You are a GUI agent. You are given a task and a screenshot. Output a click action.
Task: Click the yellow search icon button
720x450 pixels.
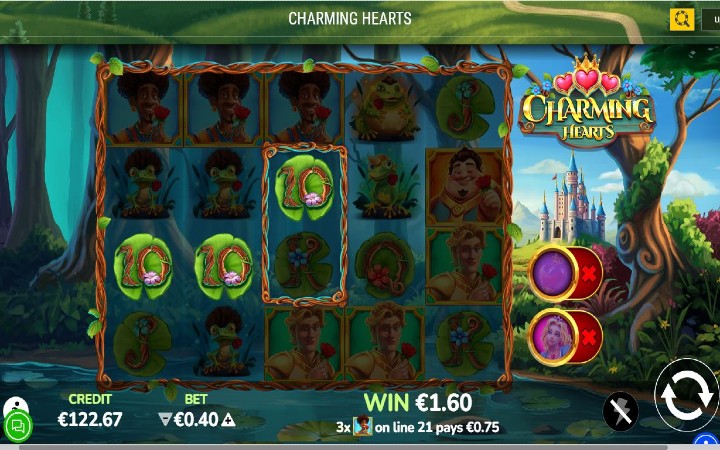click(x=682, y=19)
